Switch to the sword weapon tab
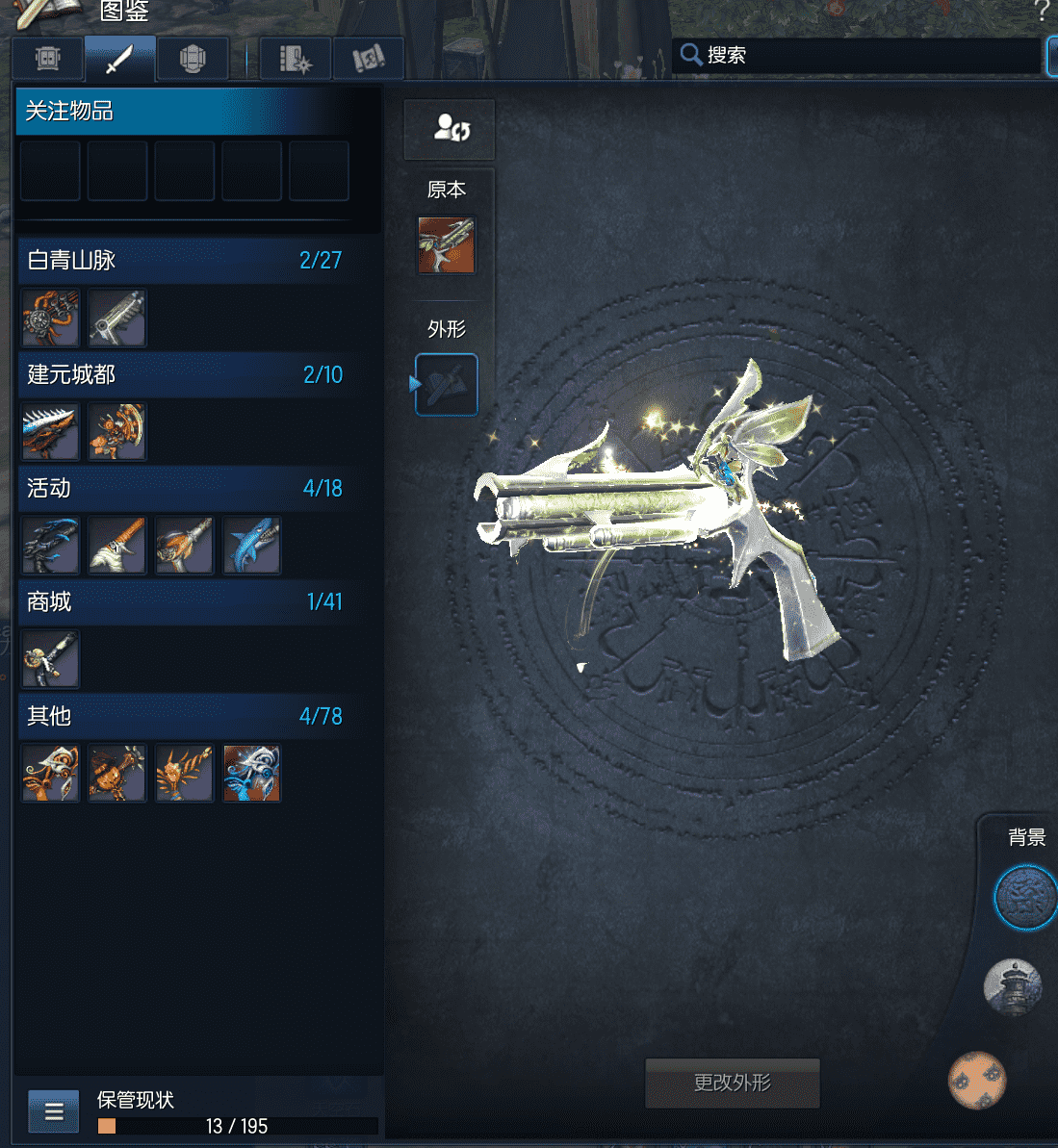Image resolution: width=1058 pixels, height=1148 pixels. [119, 59]
